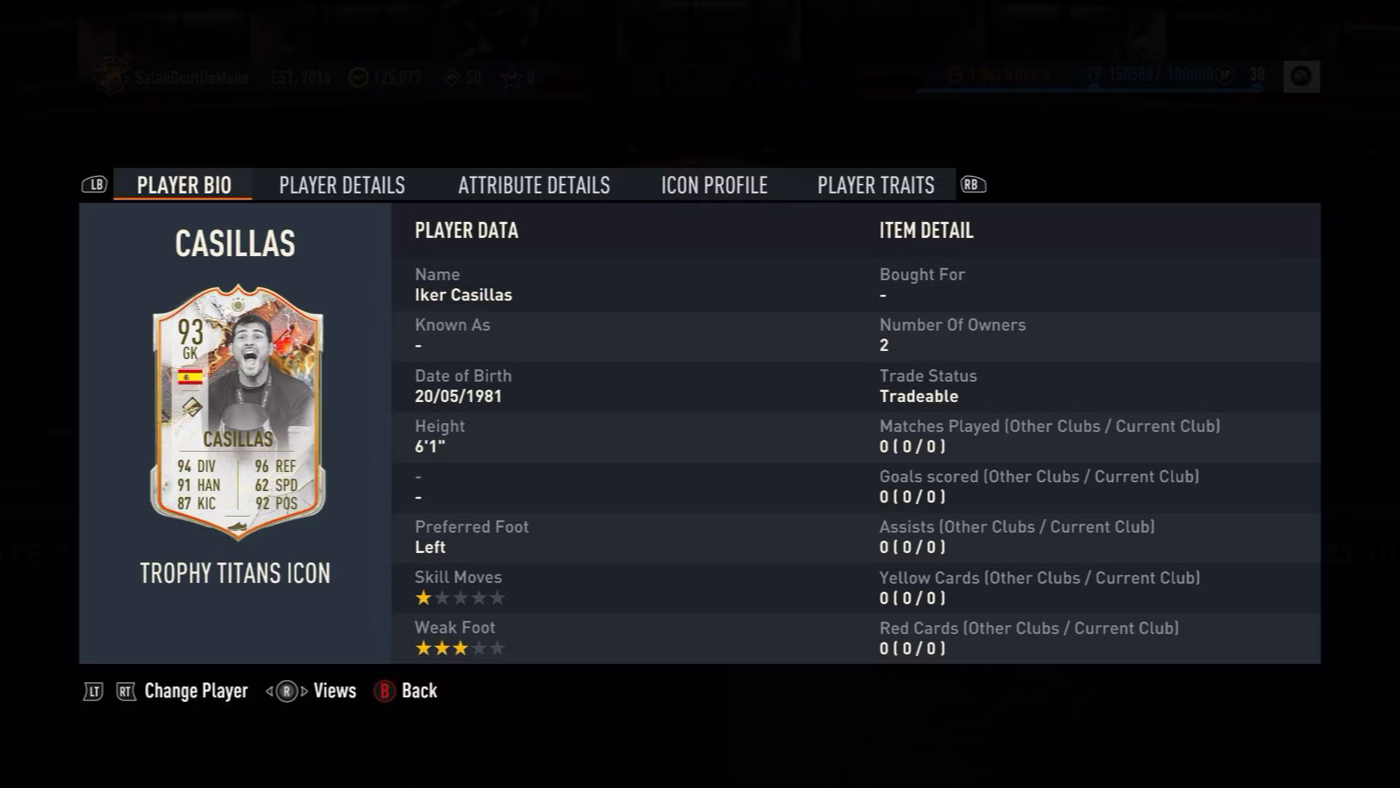Switch to the Player Bio tab
This screenshot has width=1400, height=788.
[184, 185]
